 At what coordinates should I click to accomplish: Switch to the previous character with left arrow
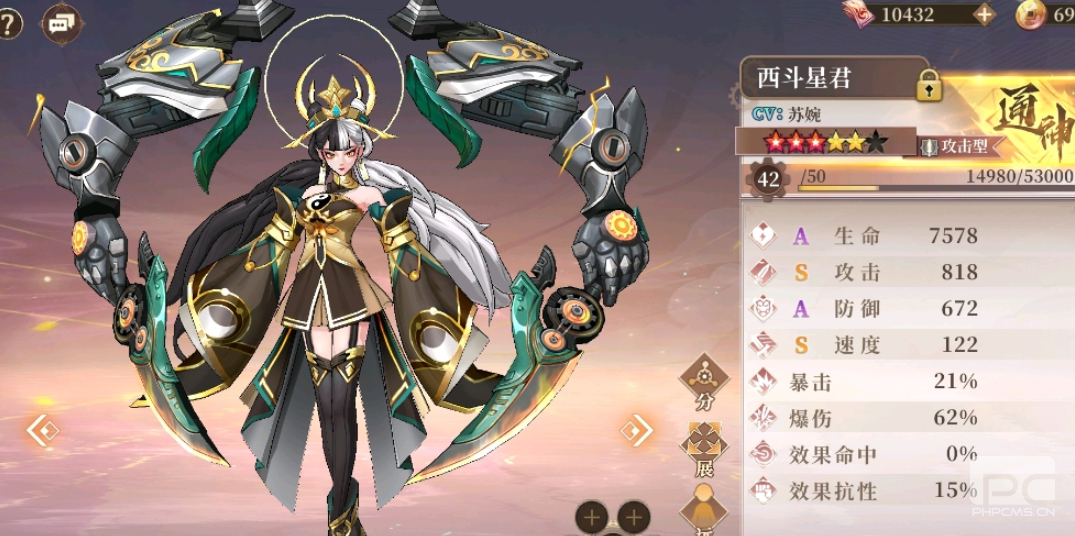[43, 431]
